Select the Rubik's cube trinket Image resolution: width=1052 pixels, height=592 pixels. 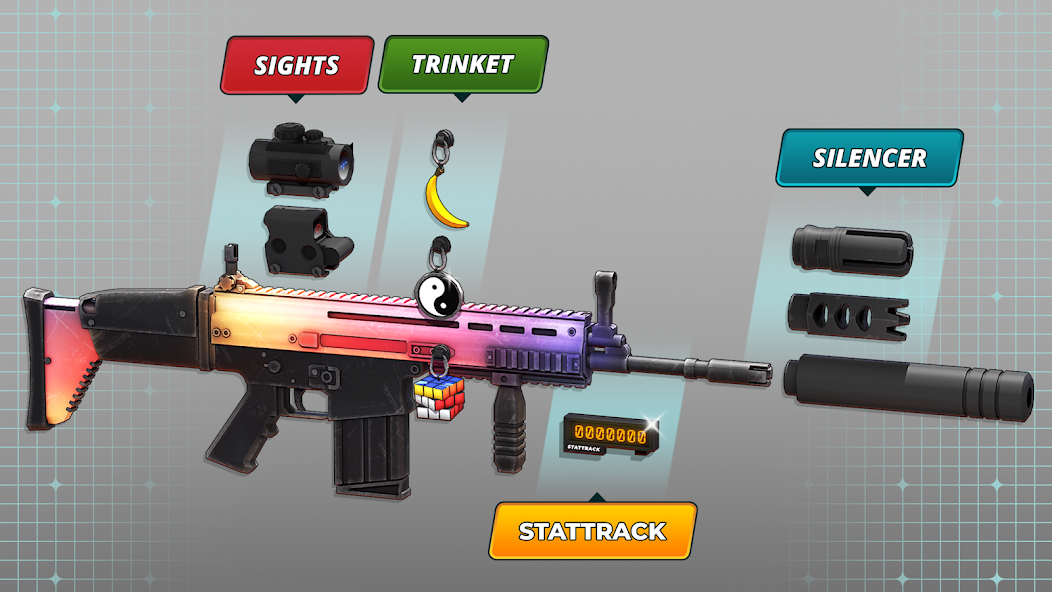pos(441,394)
